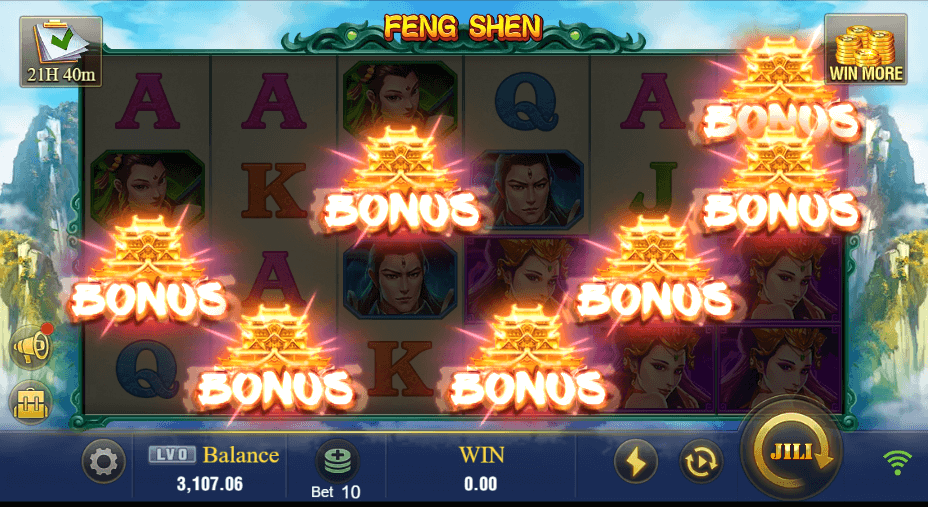
Task: Activate the auto-spin button
Action: [x=701, y=461]
